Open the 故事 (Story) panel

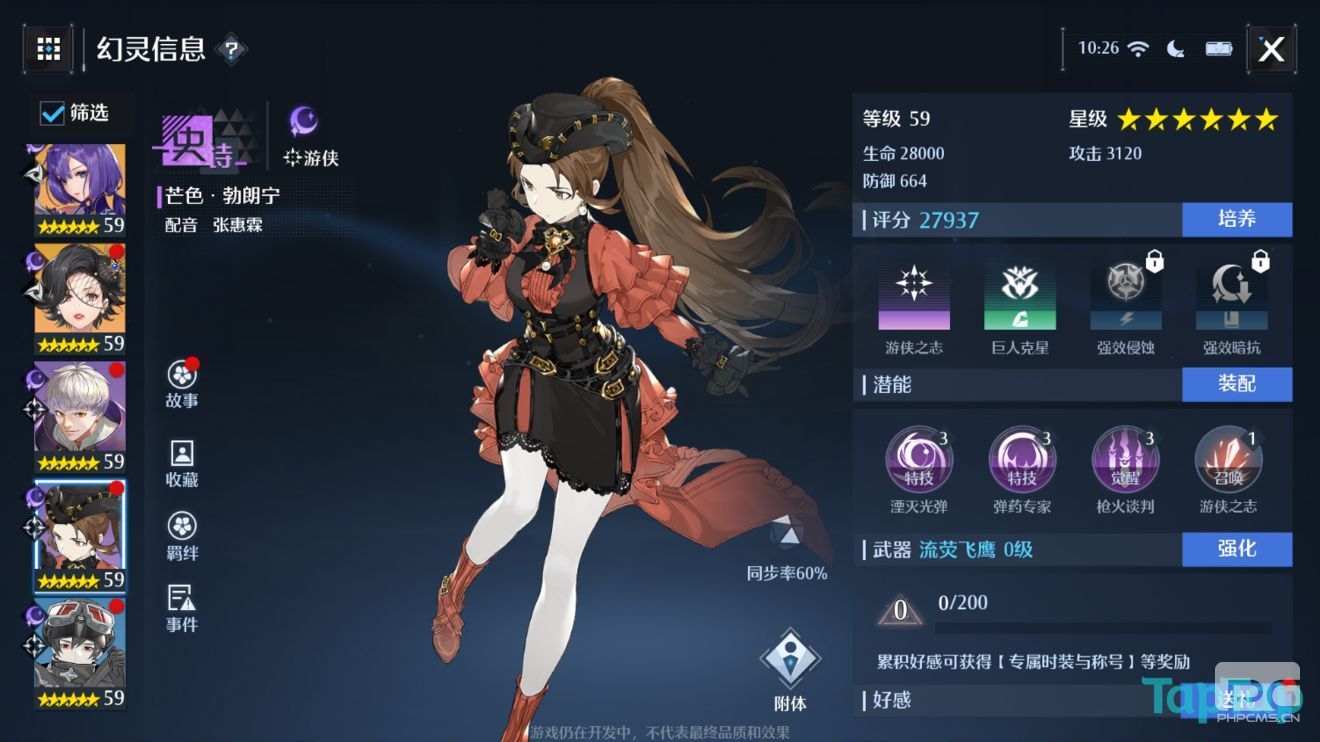click(x=181, y=384)
